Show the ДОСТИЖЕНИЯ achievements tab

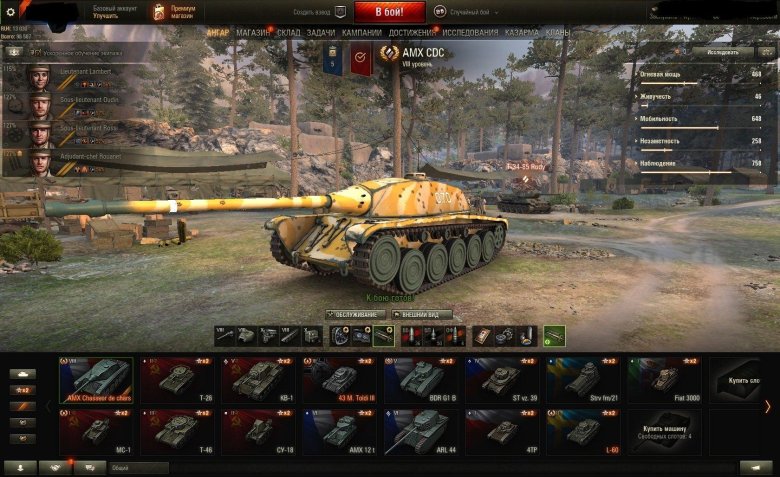[x=411, y=33]
